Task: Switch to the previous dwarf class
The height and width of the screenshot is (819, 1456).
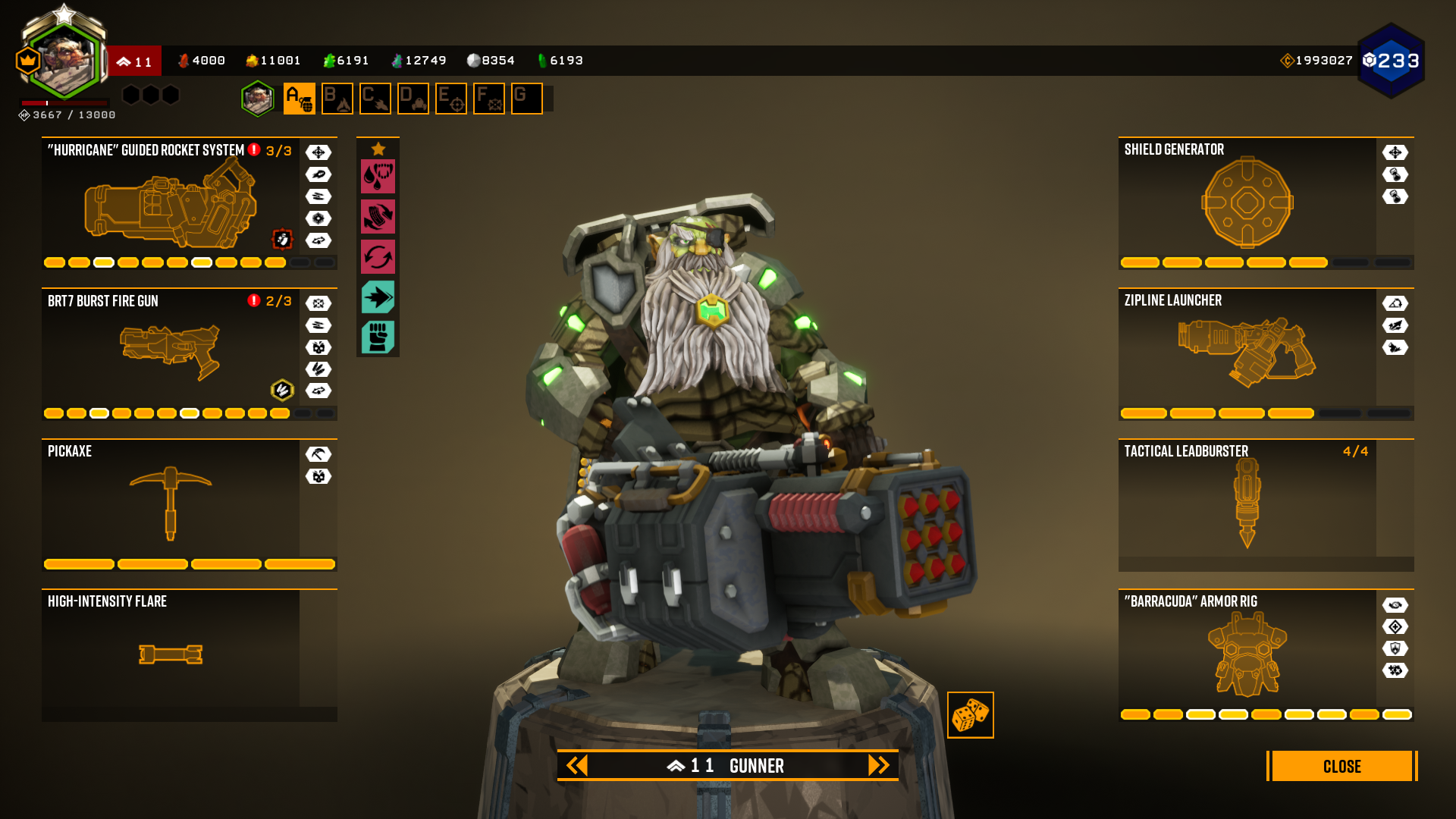Action: (x=577, y=765)
